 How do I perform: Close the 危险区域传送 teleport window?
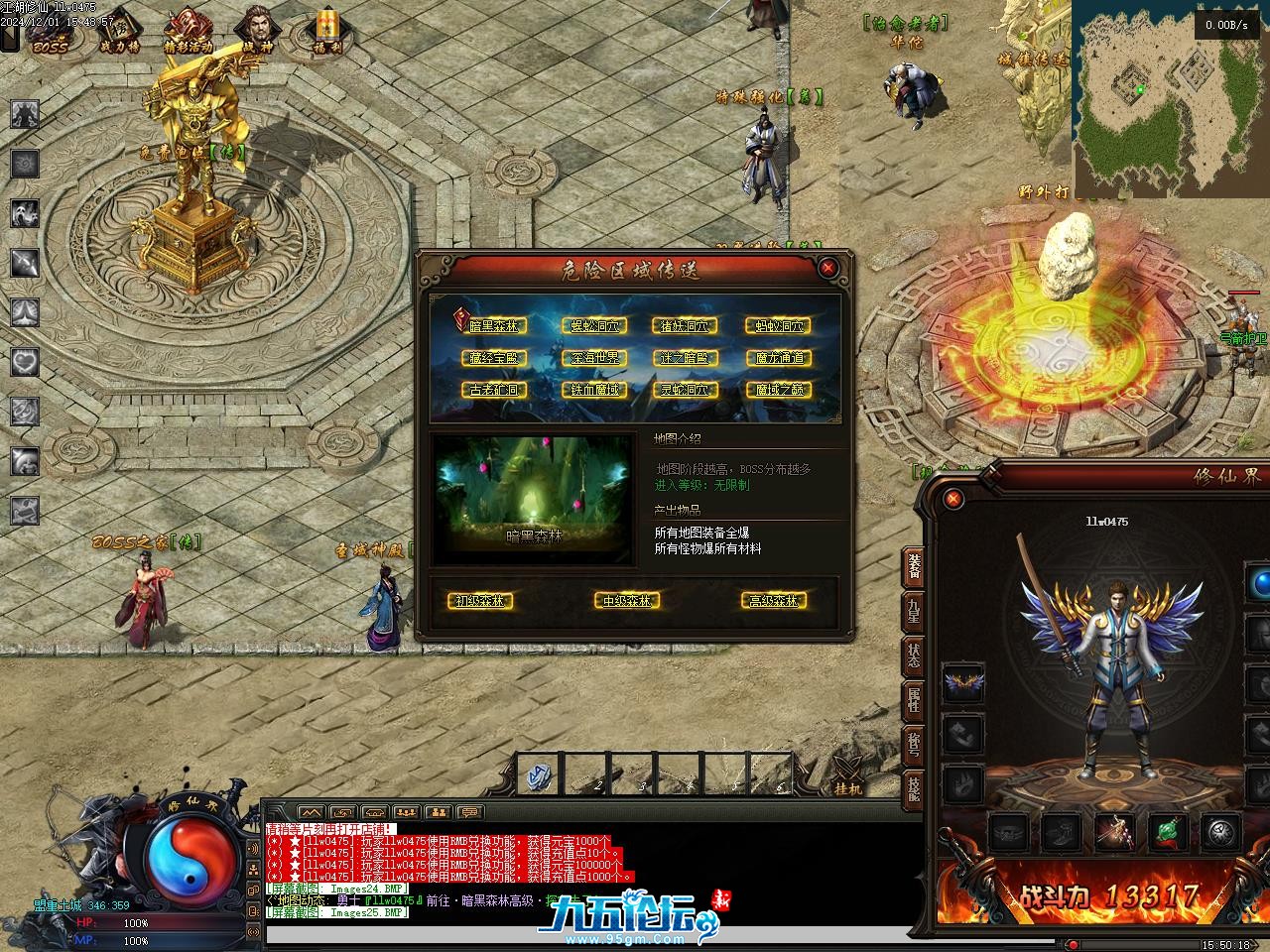tap(828, 267)
